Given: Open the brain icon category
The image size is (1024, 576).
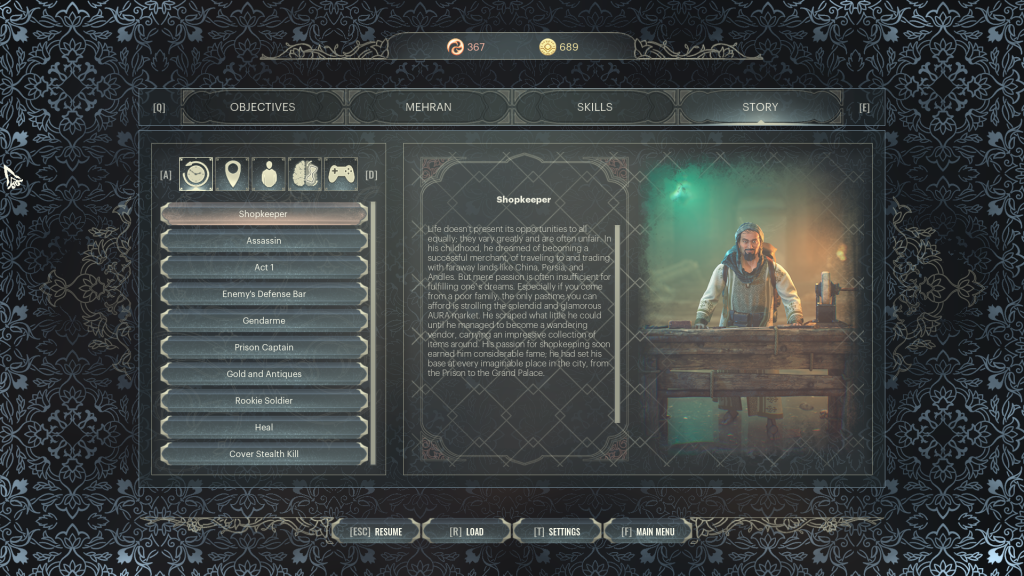Looking at the screenshot, I should (x=305, y=174).
